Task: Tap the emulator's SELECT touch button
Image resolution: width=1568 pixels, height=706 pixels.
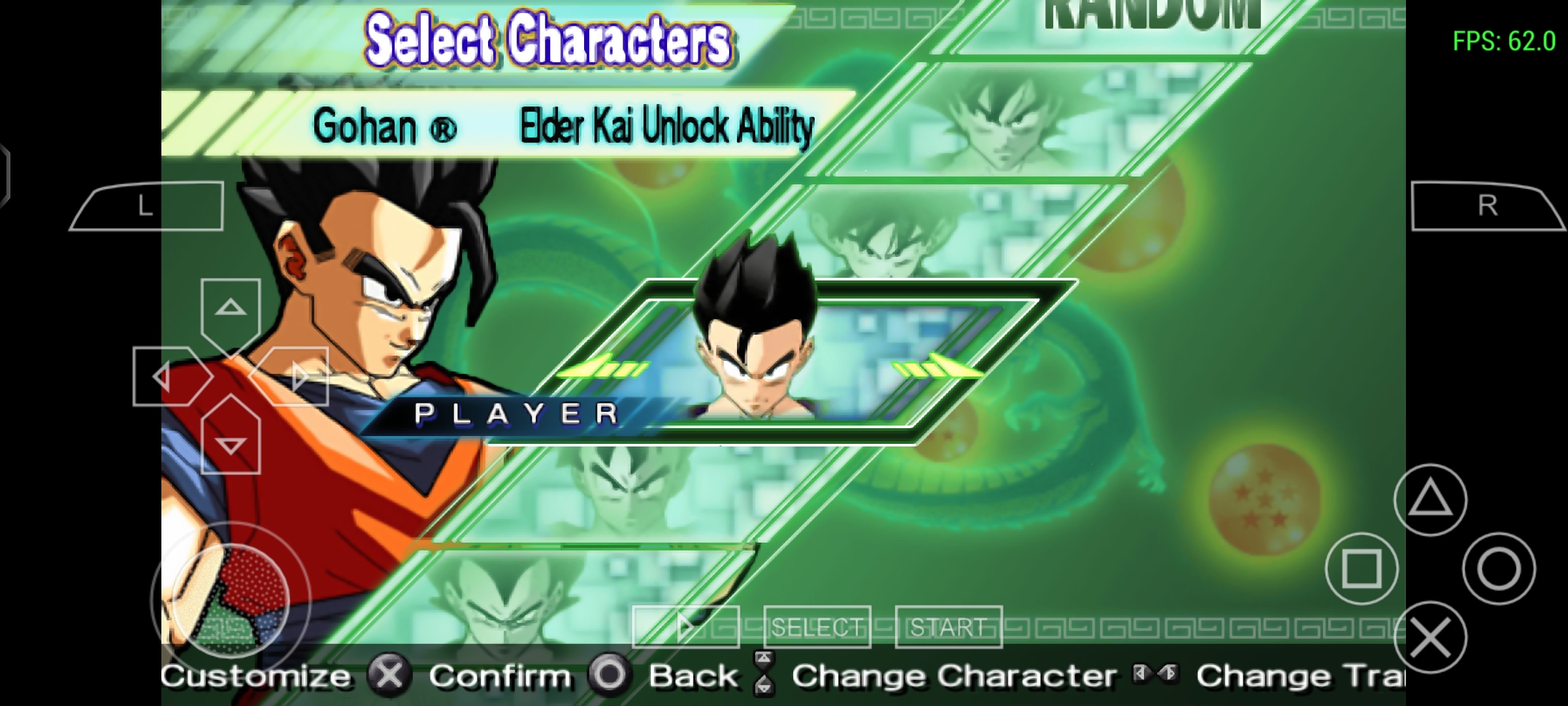Action: point(817,628)
